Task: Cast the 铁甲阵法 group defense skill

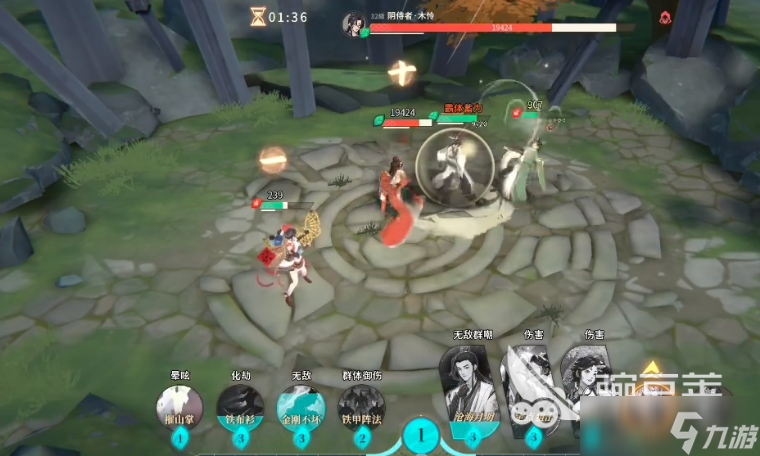Action: (x=361, y=409)
